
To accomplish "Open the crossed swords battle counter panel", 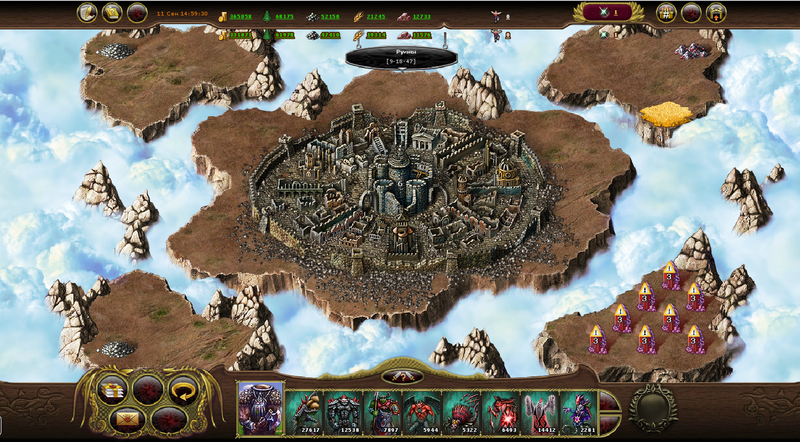I will coord(608,13).
